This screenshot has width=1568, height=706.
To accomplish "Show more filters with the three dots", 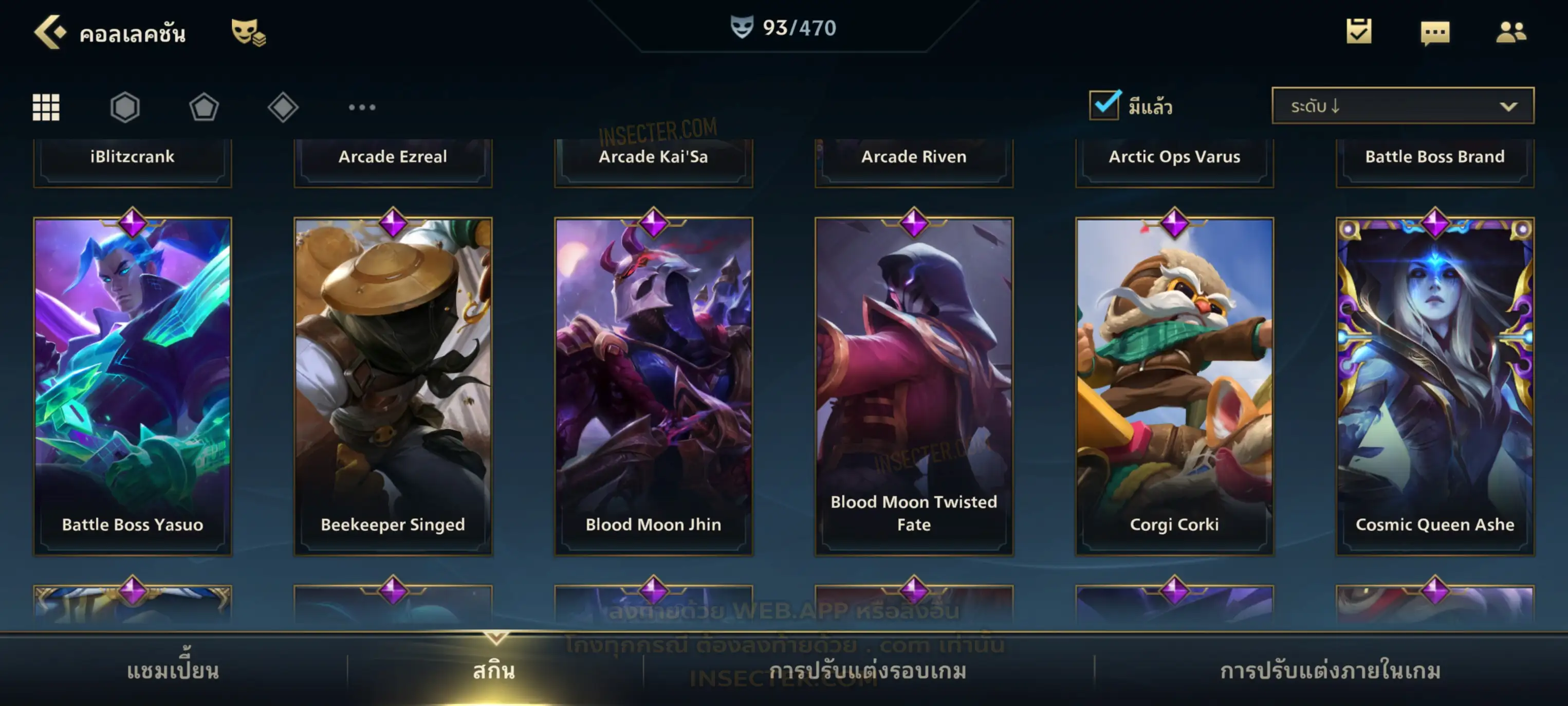I will coord(362,107).
